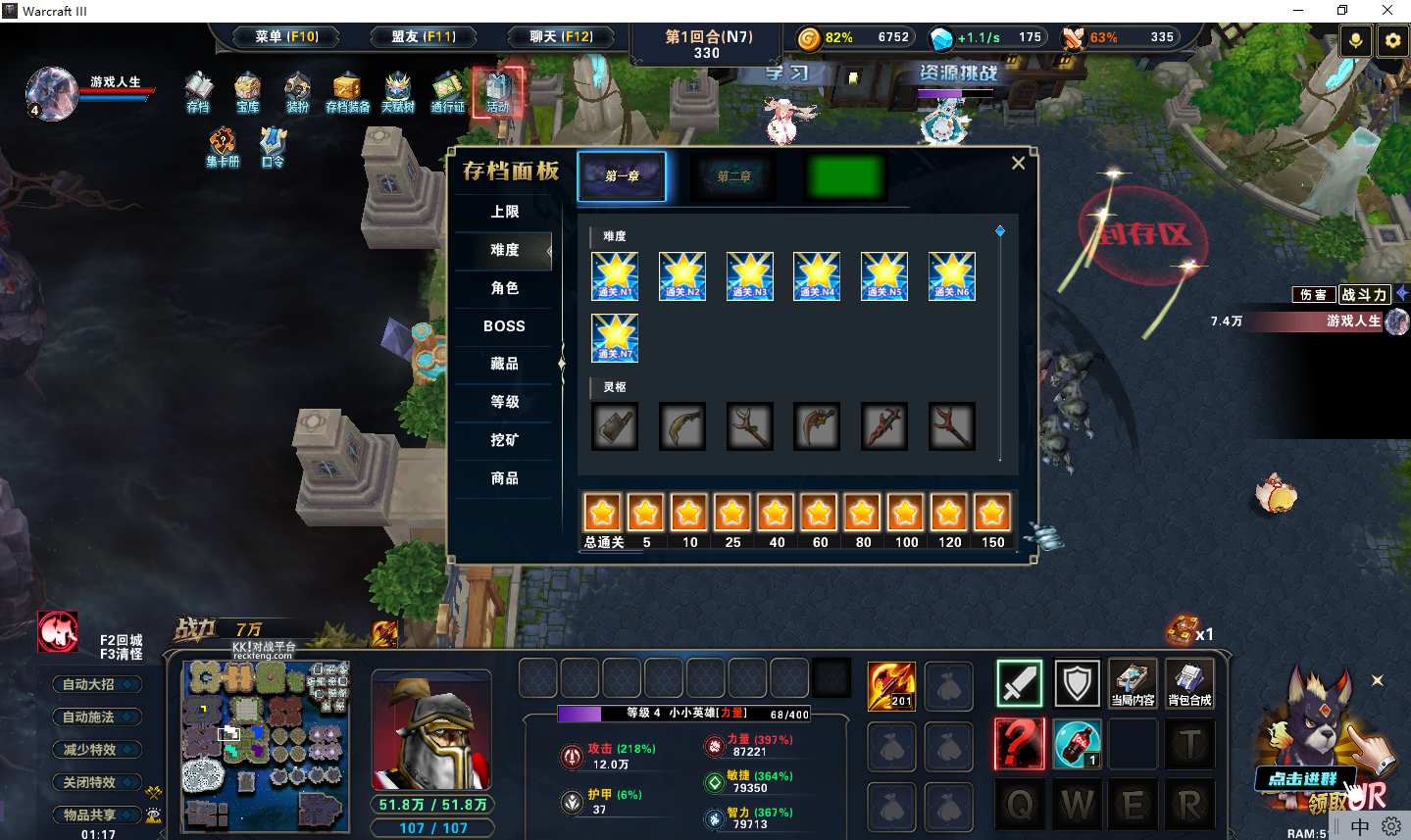Open the 菜单 (F10) menu
Image resolution: width=1411 pixels, height=840 pixels.
[286, 37]
